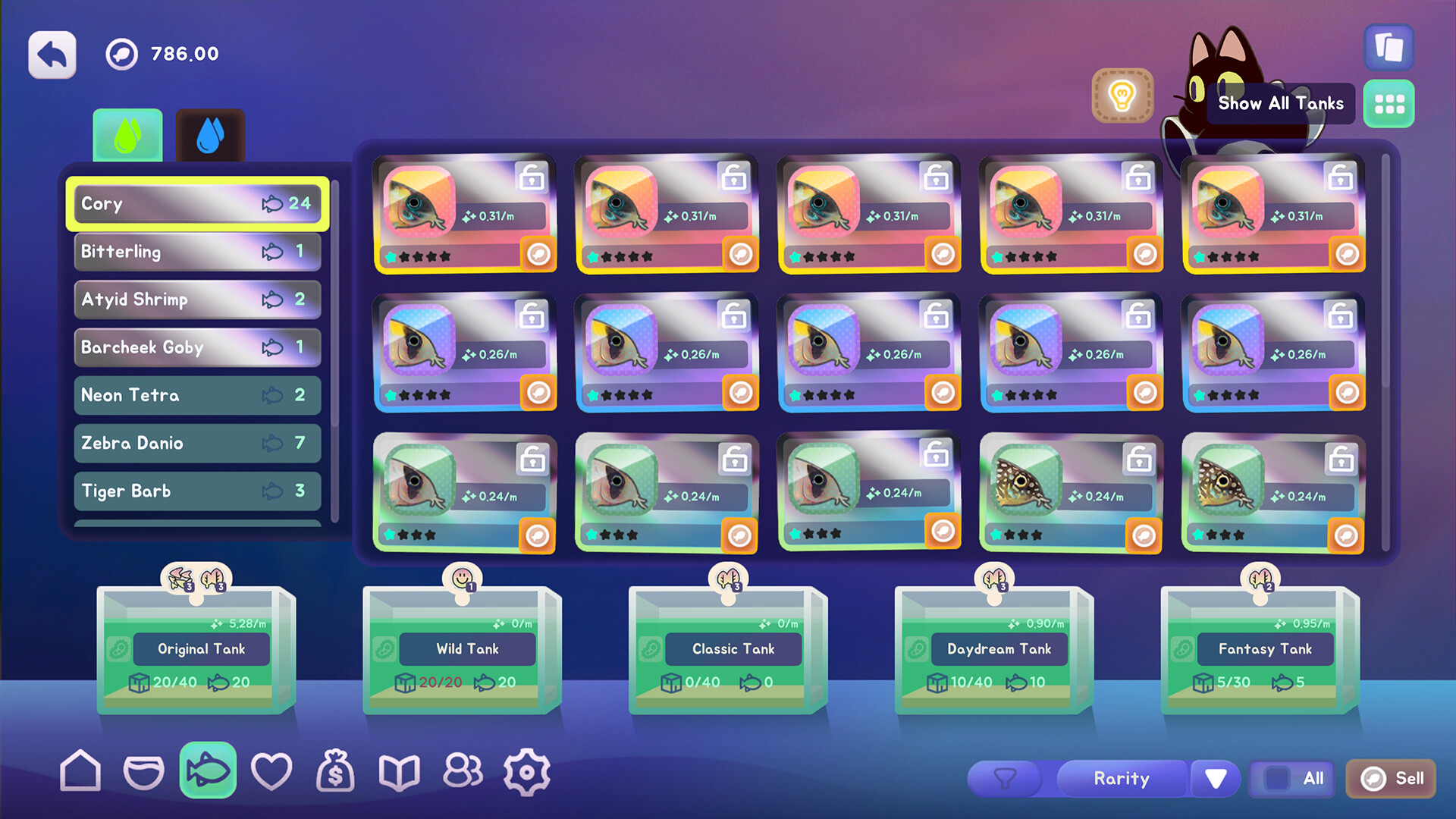The width and height of the screenshot is (1456, 819).
Task: Open the favorites heart icon
Action: (x=271, y=770)
